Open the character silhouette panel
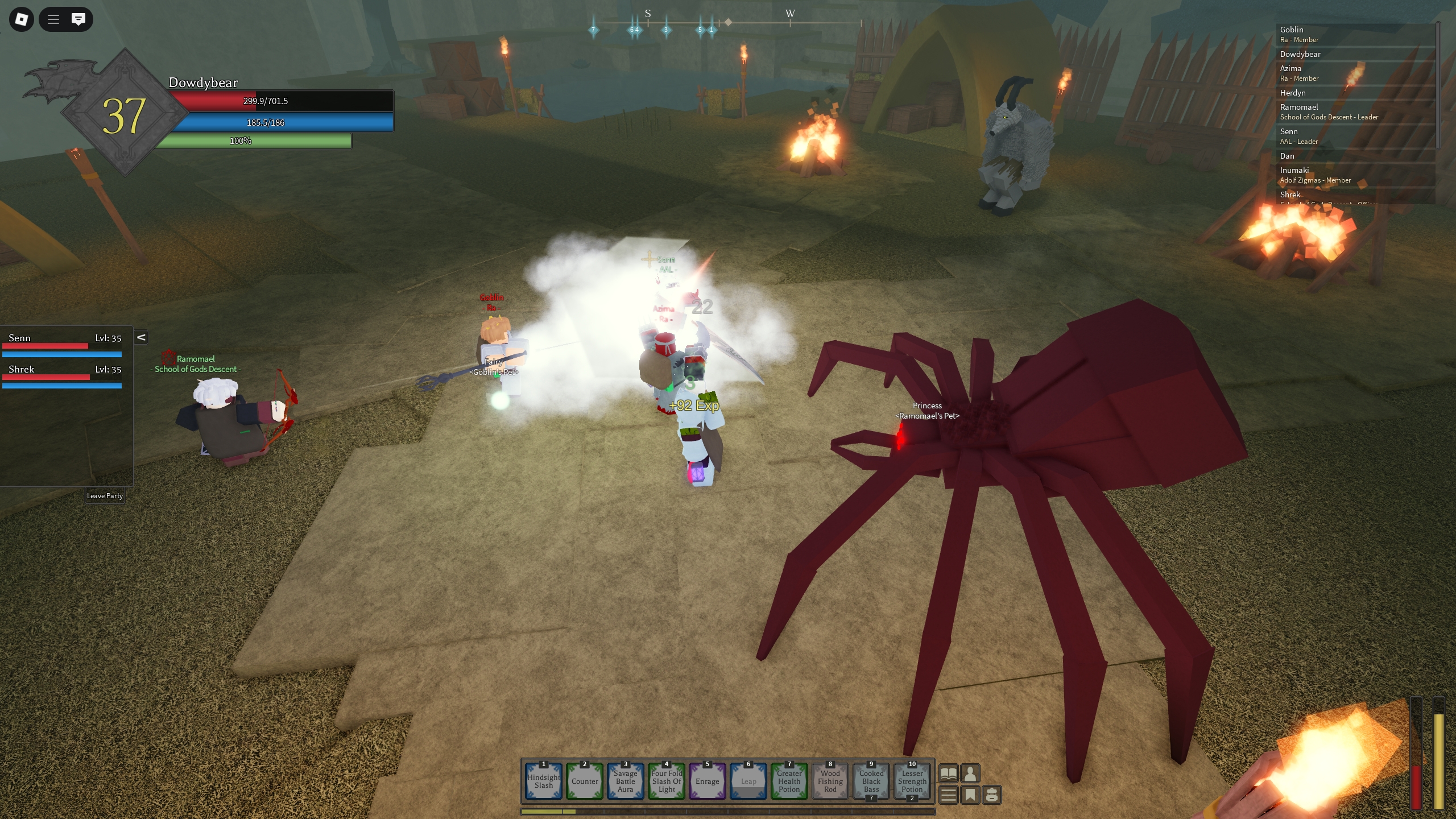The image size is (1456, 819). click(970, 773)
